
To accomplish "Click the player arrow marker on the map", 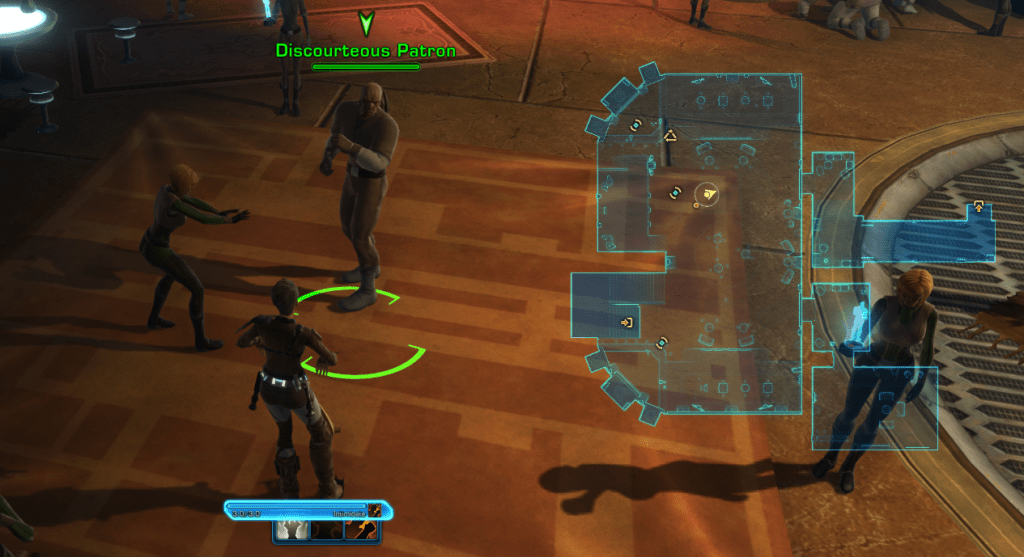I will (708, 194).
